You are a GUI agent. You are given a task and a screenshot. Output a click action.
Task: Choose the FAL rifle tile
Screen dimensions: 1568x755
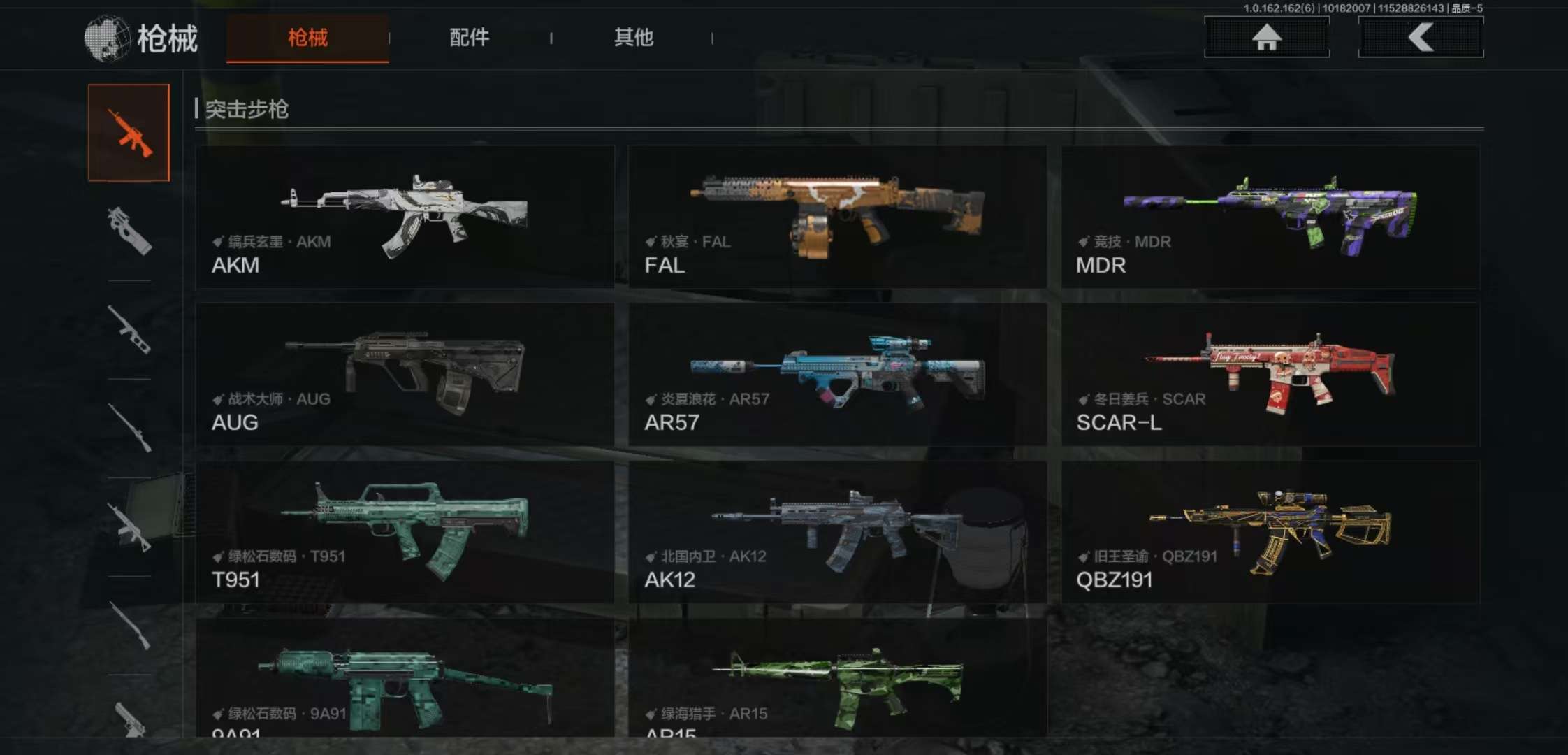point(837,217)
